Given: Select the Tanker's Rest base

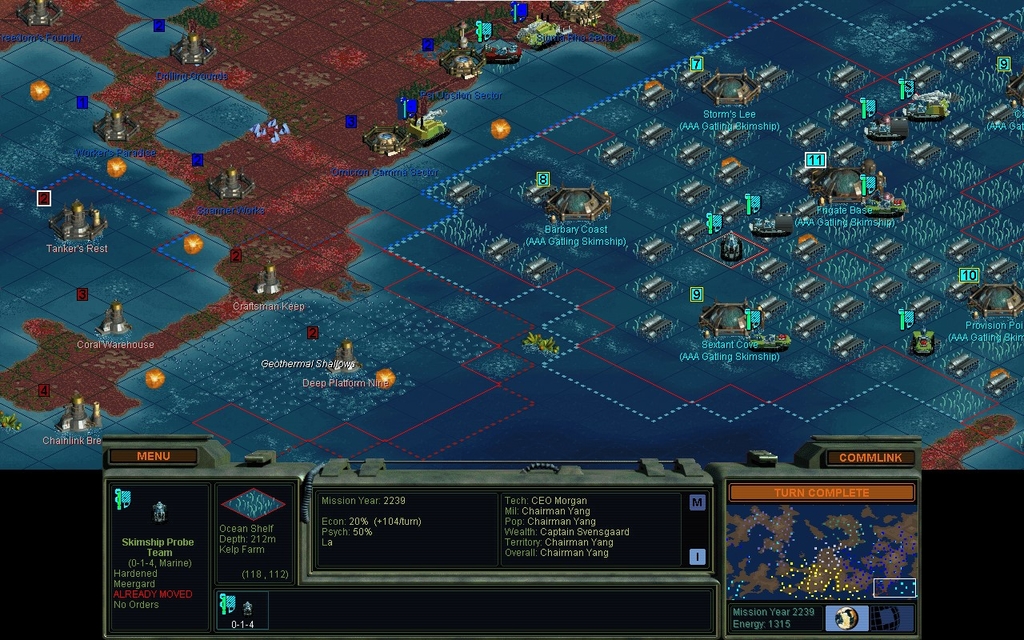Looking at the screenshot, I should point(77,220).
